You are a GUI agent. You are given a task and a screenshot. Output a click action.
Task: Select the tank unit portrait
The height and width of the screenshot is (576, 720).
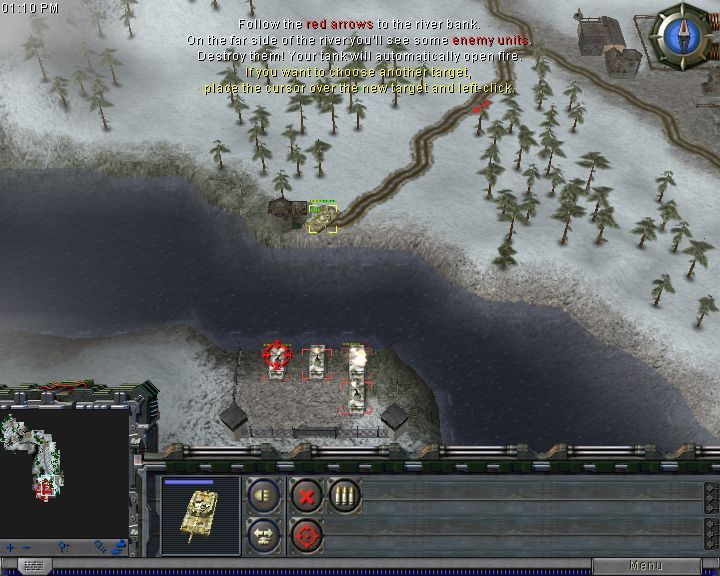201,514
